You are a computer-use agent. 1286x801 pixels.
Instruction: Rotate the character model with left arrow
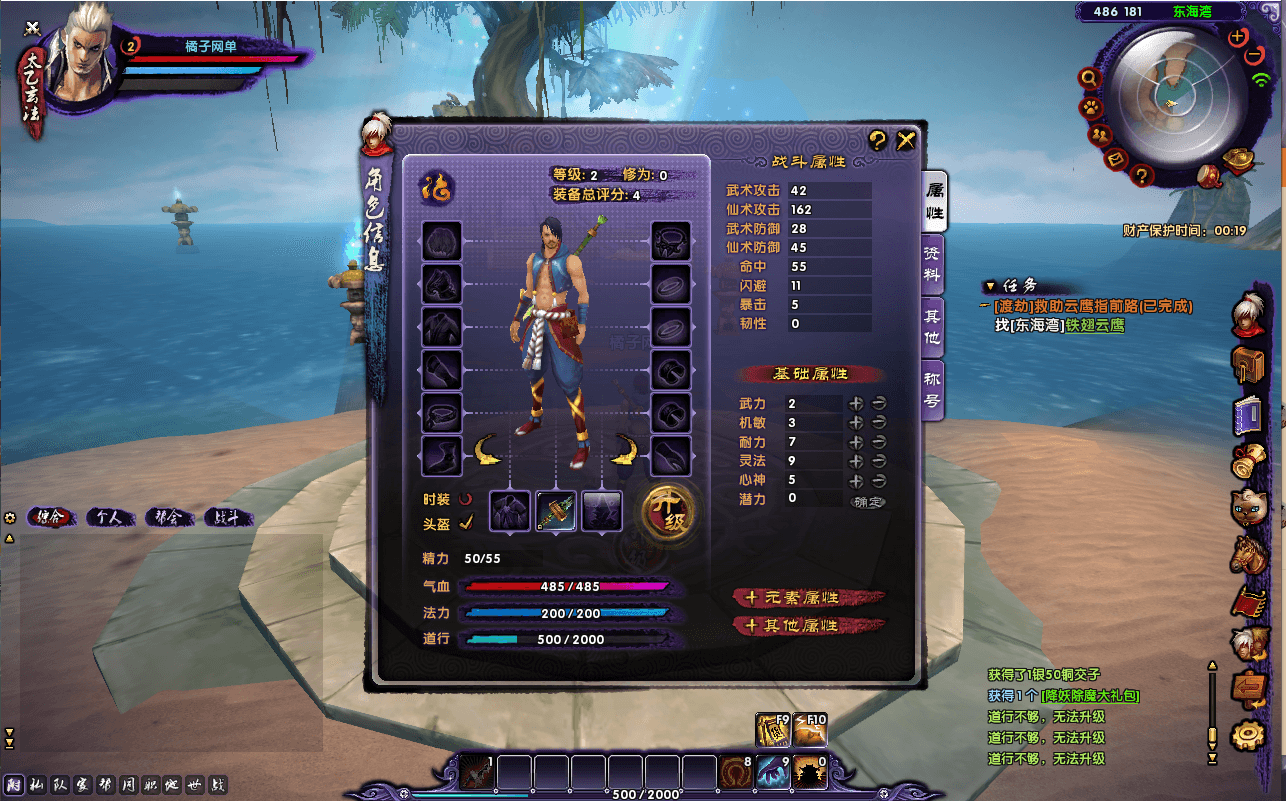(486, 451)
